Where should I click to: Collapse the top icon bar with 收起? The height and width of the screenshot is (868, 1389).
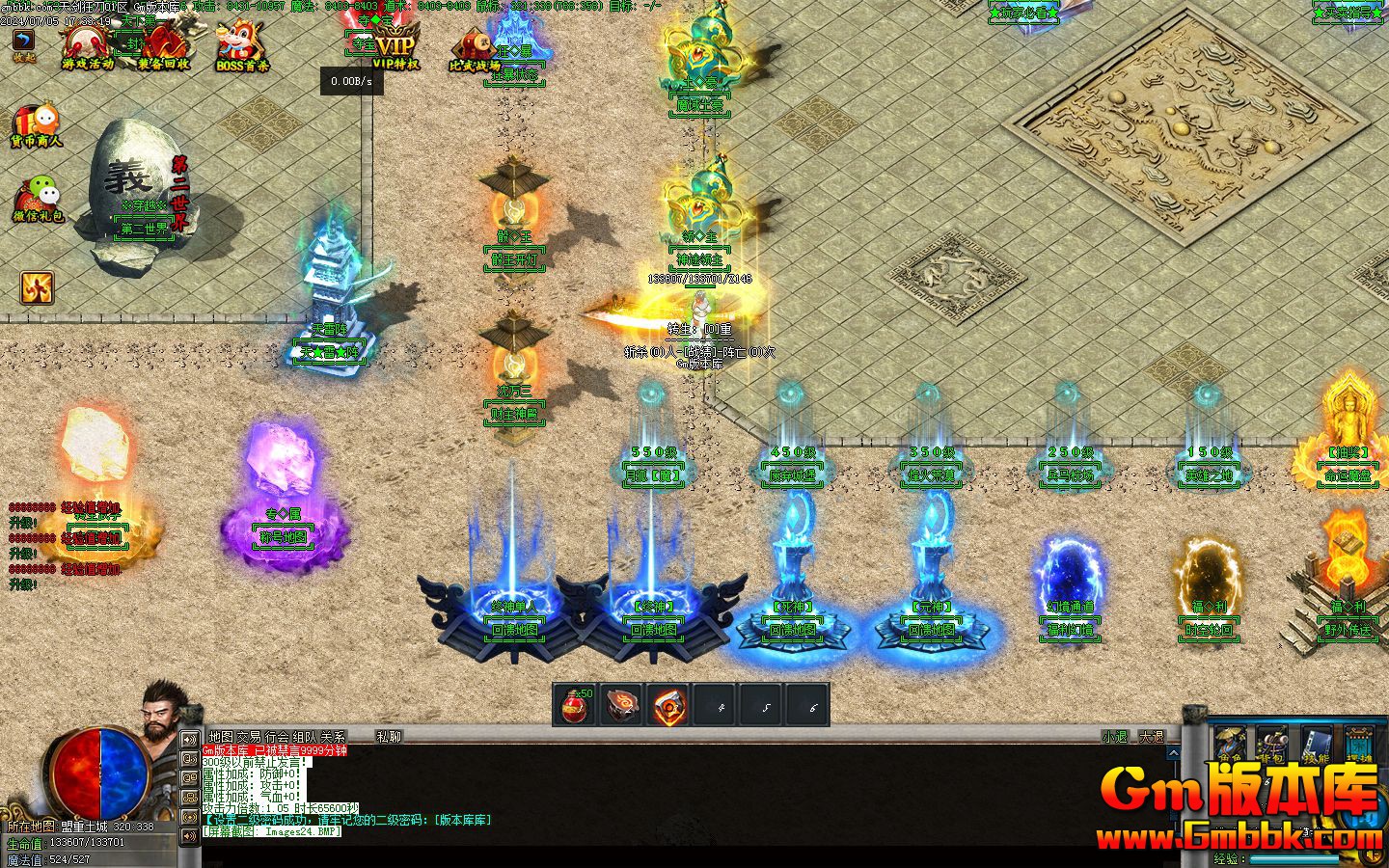pos(23,44)
